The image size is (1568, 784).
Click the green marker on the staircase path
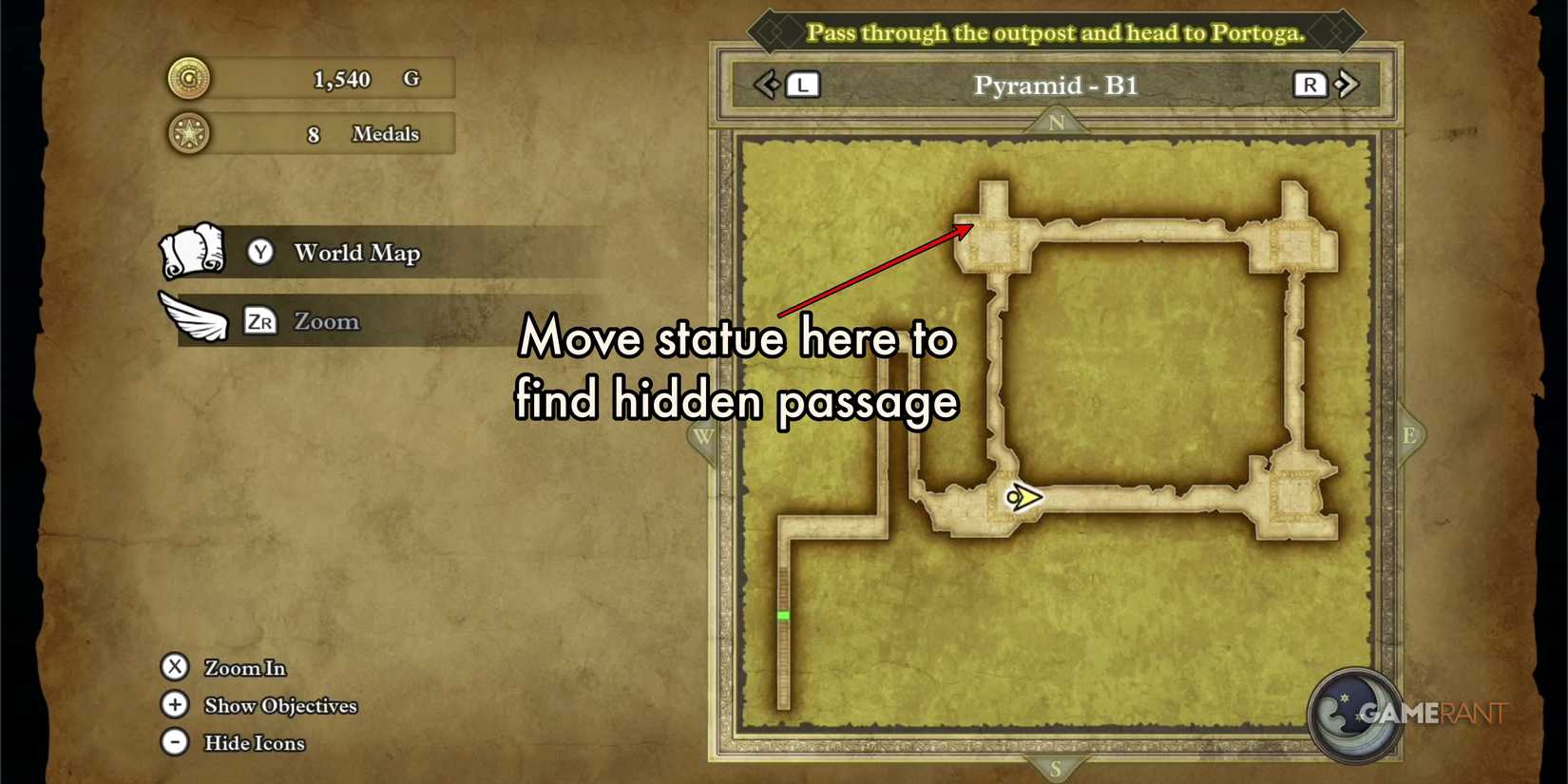tap(784, 616)
